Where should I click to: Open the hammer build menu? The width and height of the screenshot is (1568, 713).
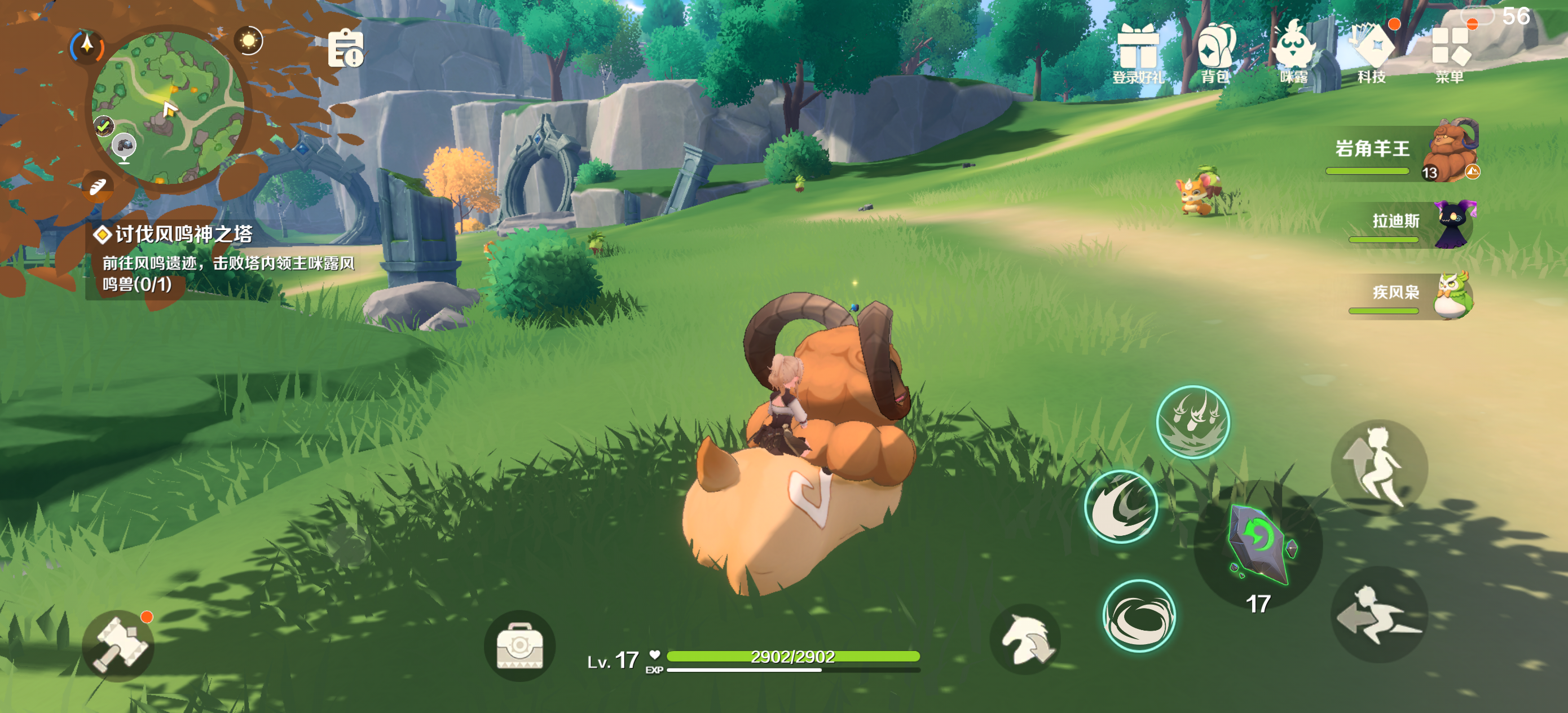118,645
